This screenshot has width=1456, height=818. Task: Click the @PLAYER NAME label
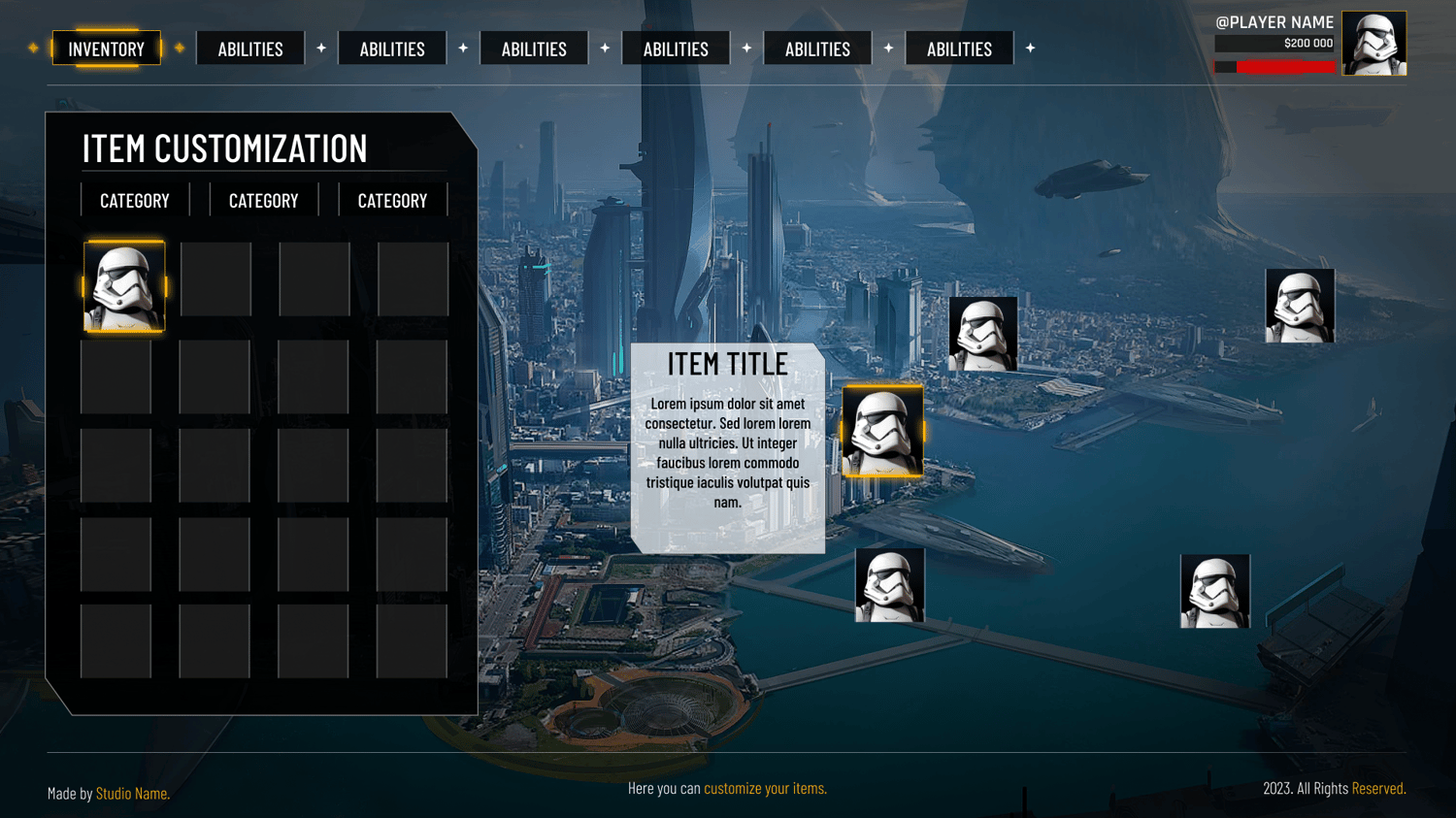coord(1274,22)
